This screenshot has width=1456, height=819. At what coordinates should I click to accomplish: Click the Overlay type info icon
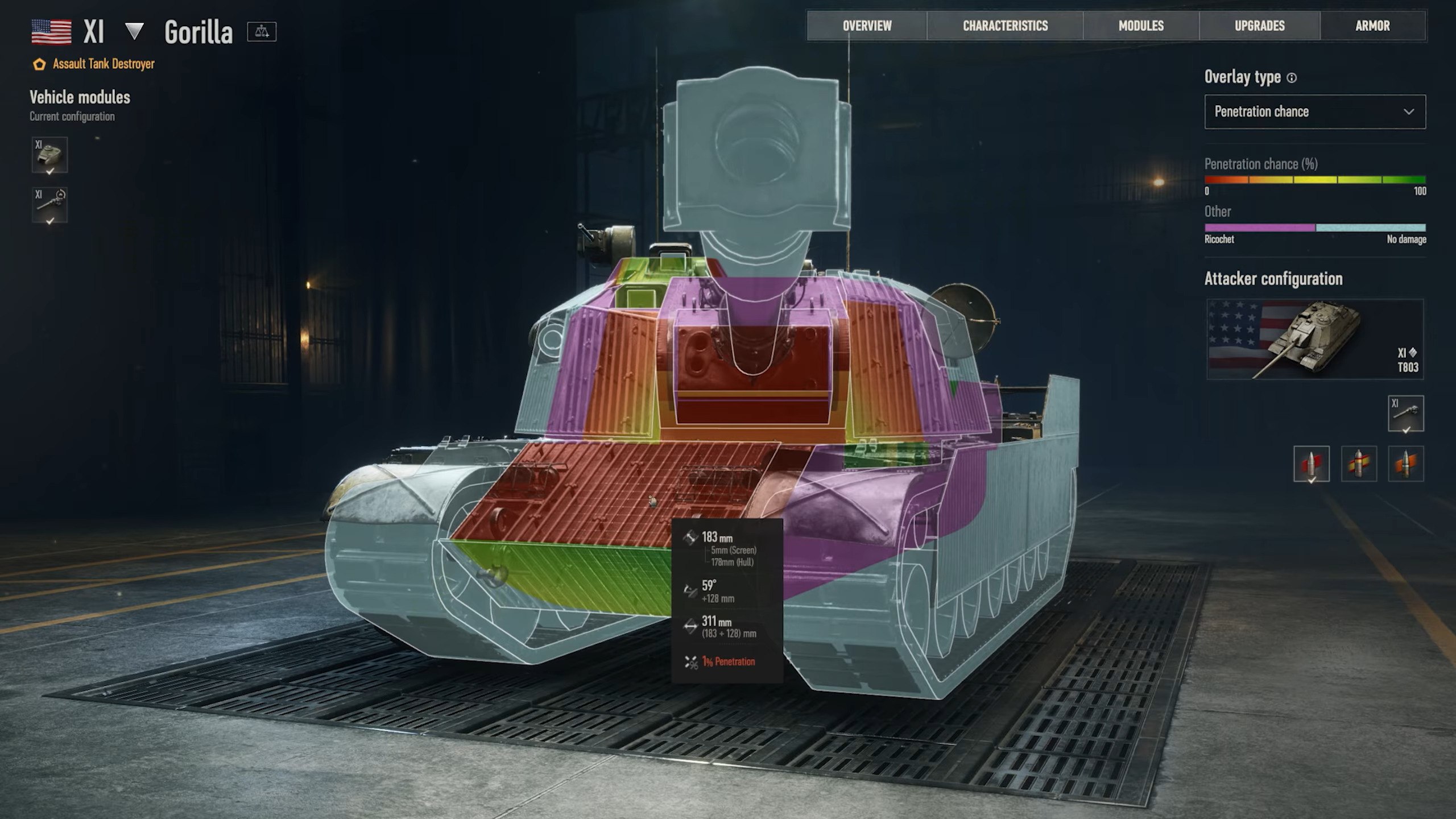coord(1292,78)
